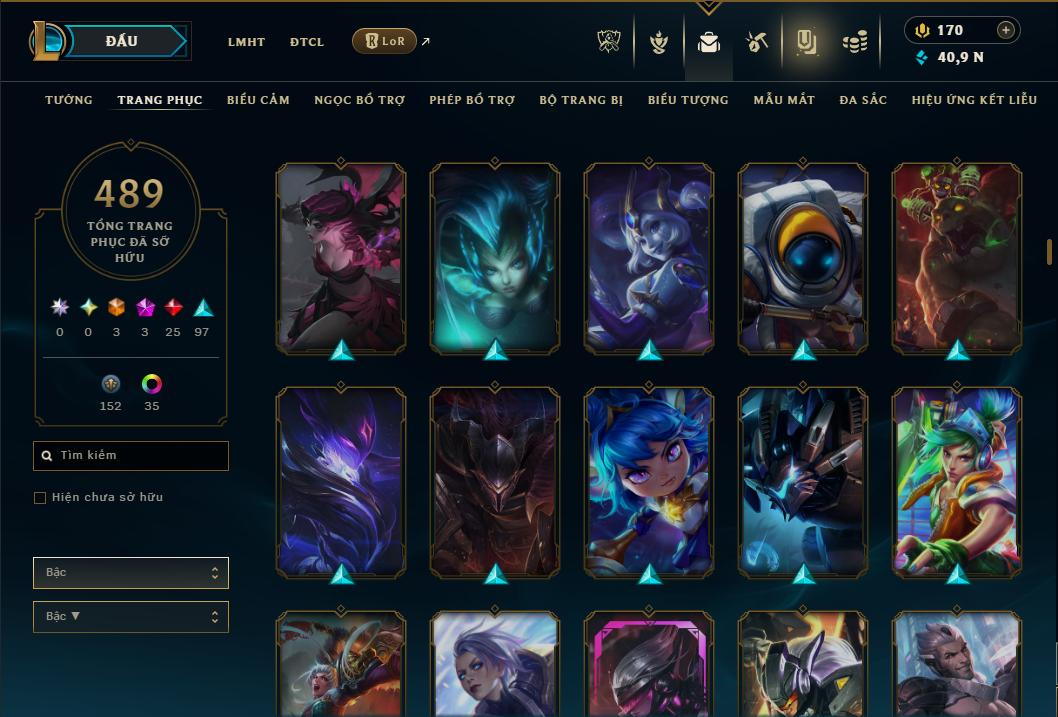Select the astronaut helmet skin card
This screenshot has height=717, width=1058.
(803, 258)
